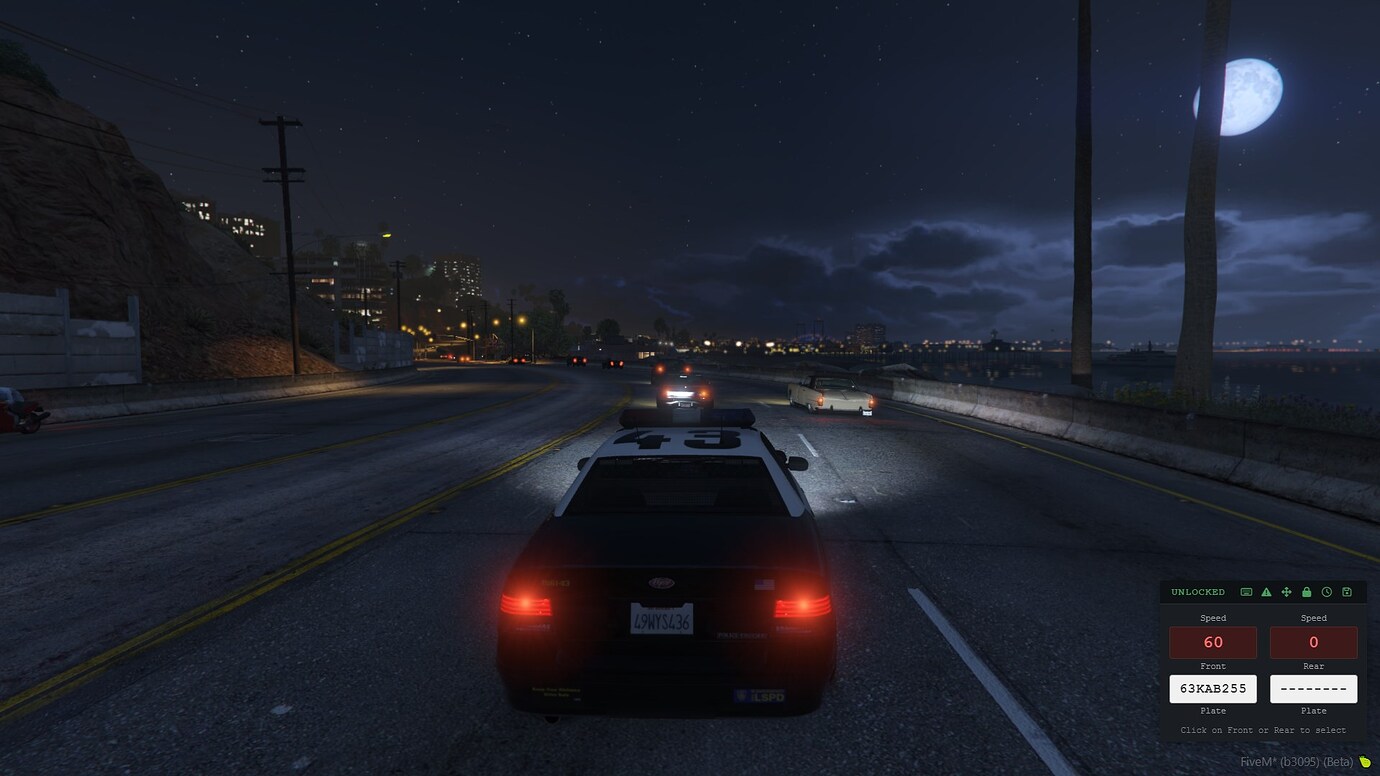Click the lock icon on the radar panel

pos(1308,591)
